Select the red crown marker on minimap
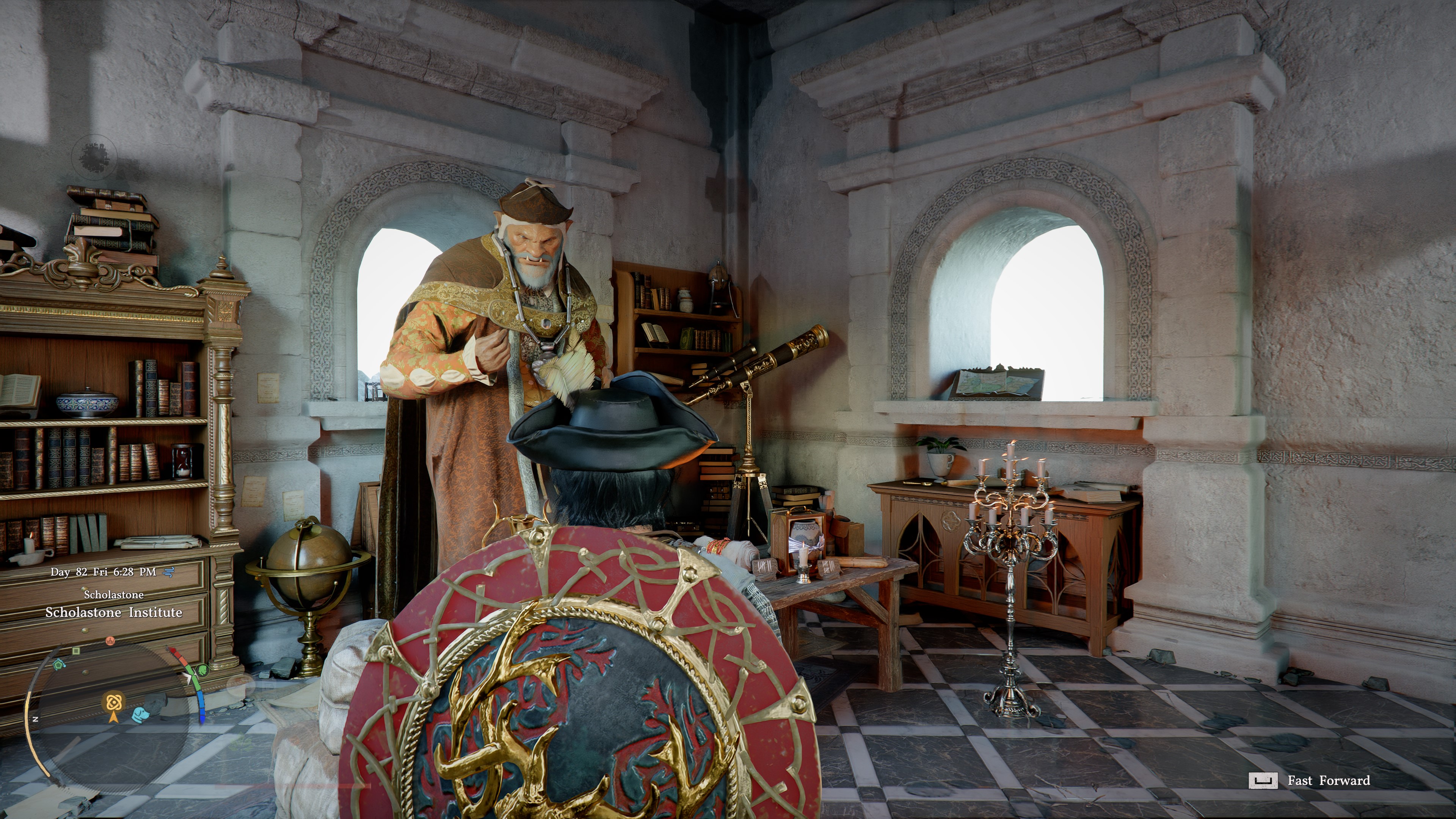Screen dimensions: 1456x819 (x=110, y=641)
